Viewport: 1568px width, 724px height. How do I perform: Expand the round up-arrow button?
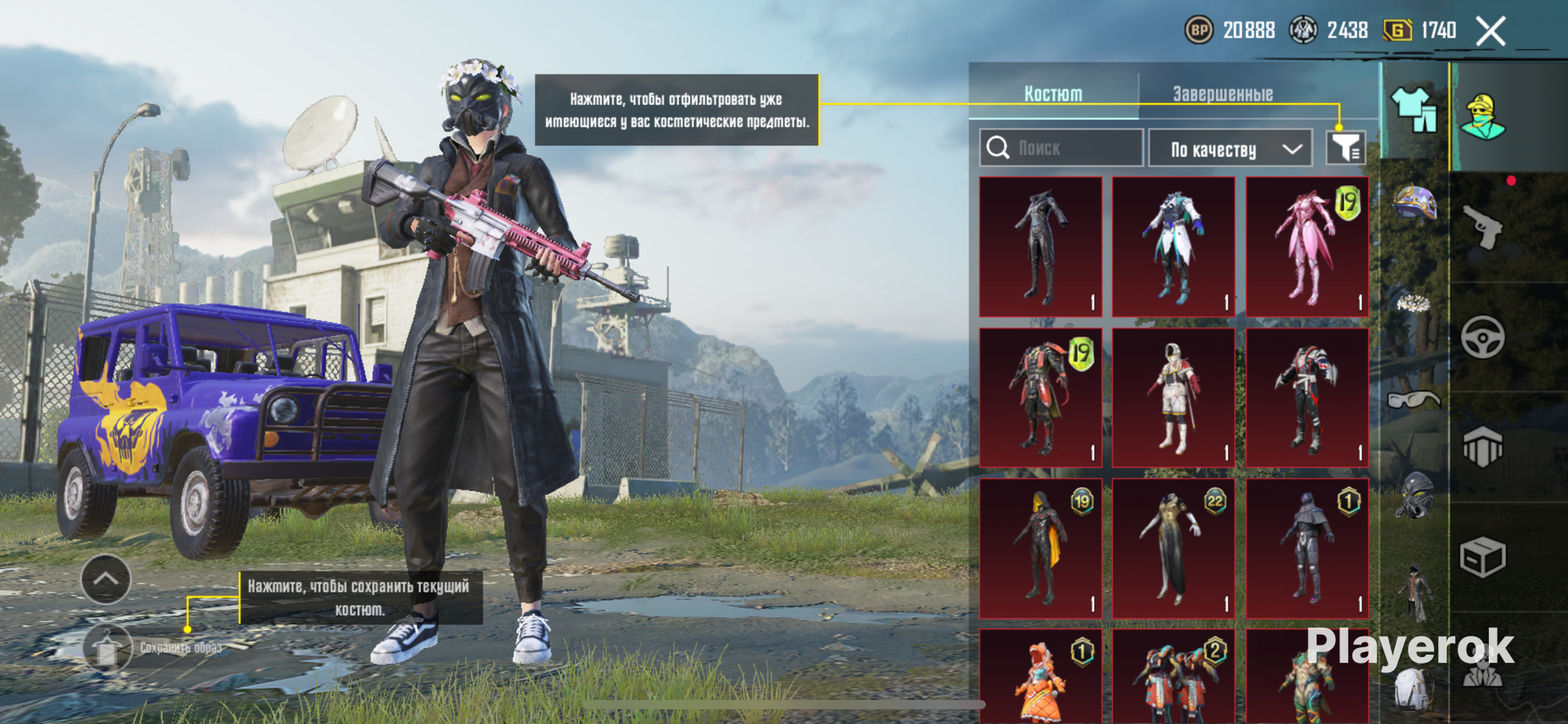[x=106, y=579]
